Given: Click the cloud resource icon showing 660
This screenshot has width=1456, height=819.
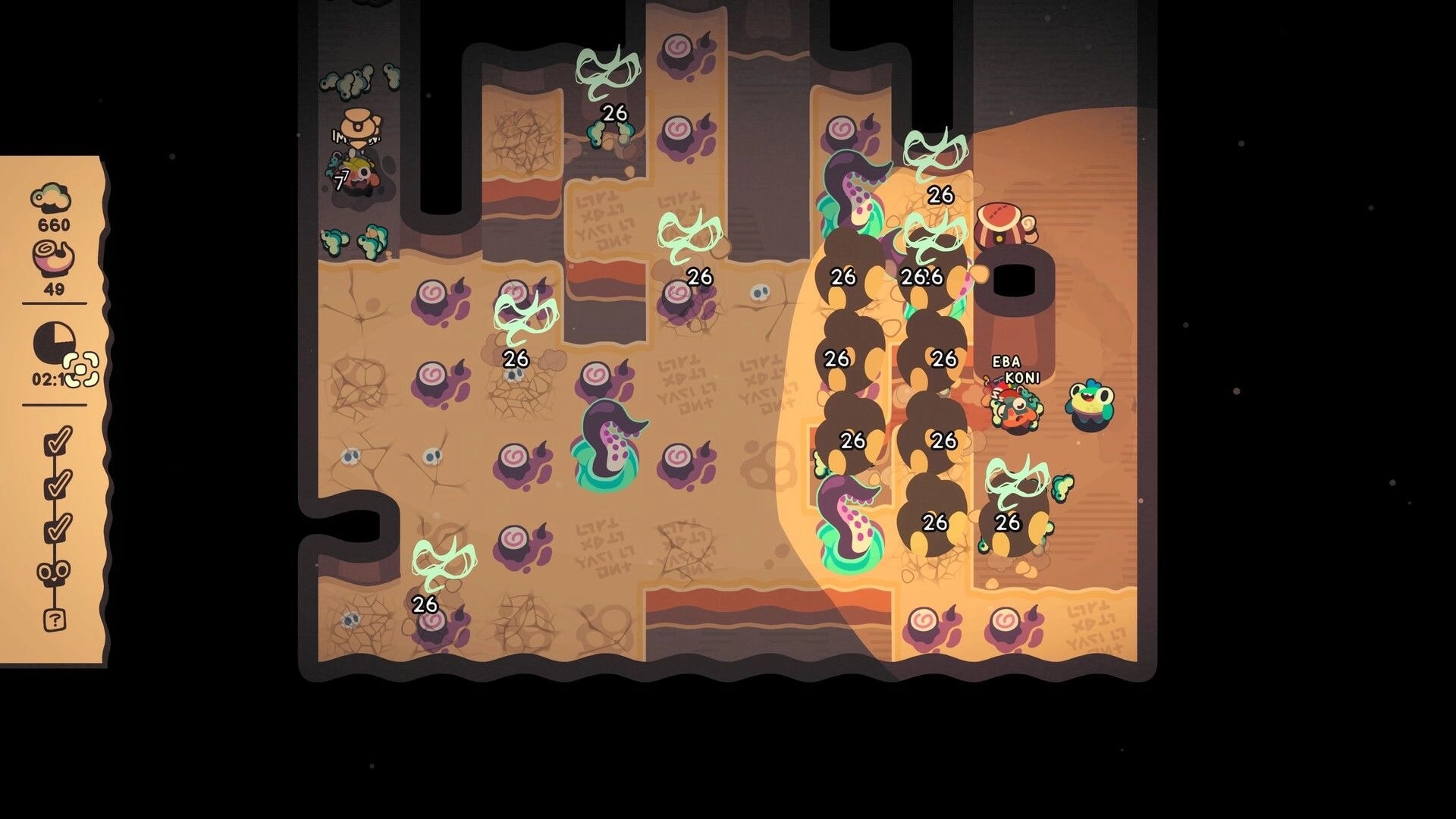Looking at the screenshot, I should 52,196.
